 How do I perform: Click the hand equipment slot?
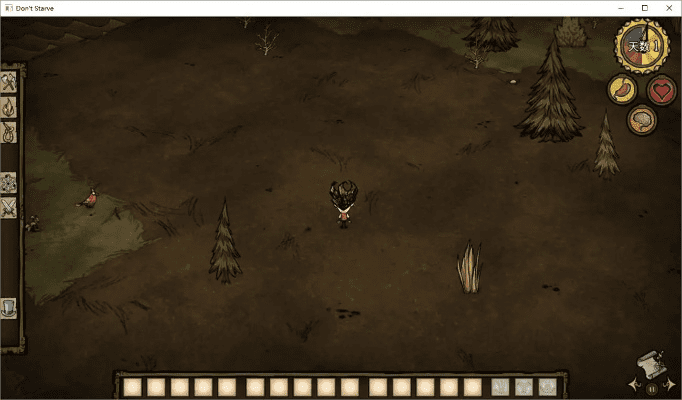[x=499, y=387]
